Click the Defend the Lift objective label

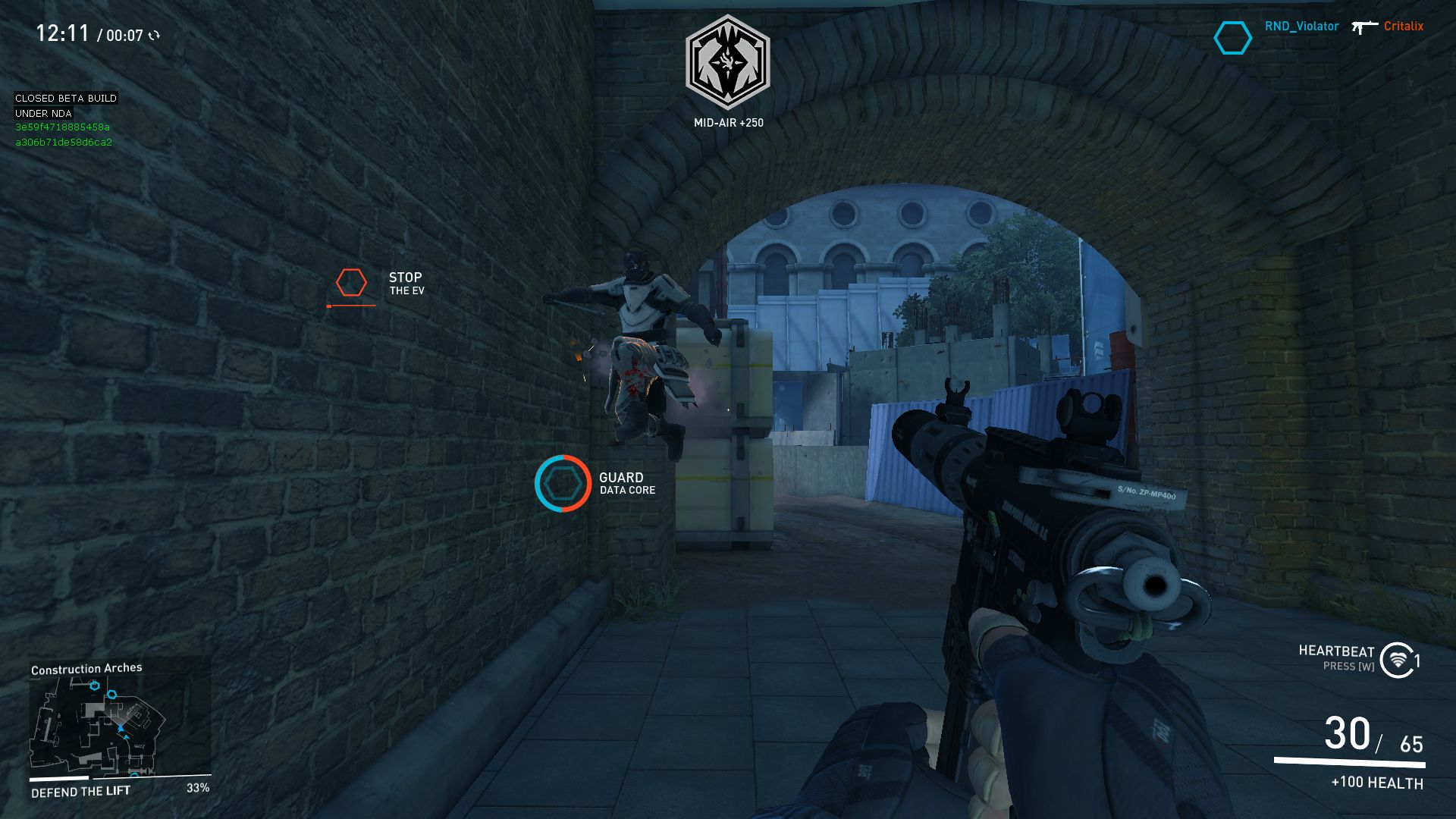click(81, 792)
